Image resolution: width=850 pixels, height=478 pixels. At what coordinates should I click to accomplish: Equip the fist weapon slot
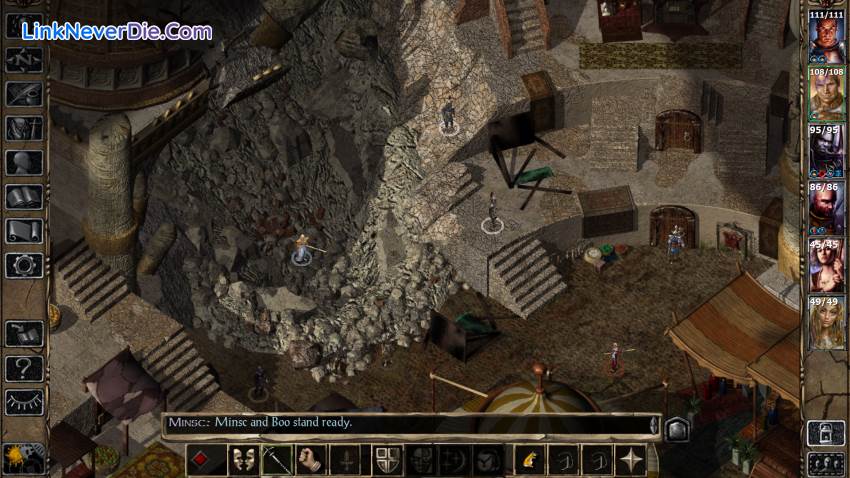click(x=312, y=460)
